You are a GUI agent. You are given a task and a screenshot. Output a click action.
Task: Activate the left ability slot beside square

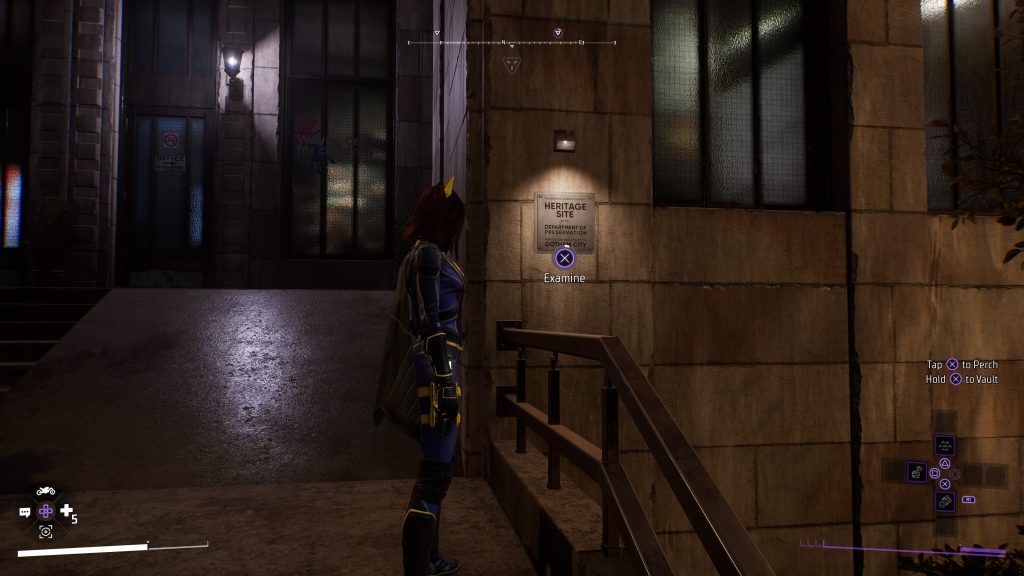coord(916,472)
